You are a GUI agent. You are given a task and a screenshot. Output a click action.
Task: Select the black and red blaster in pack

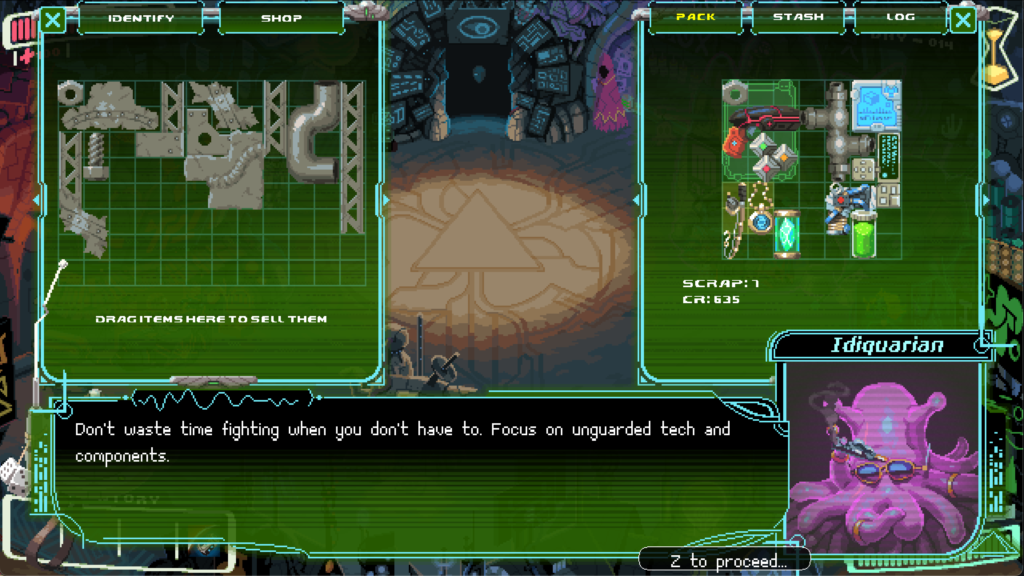point(766,119)
